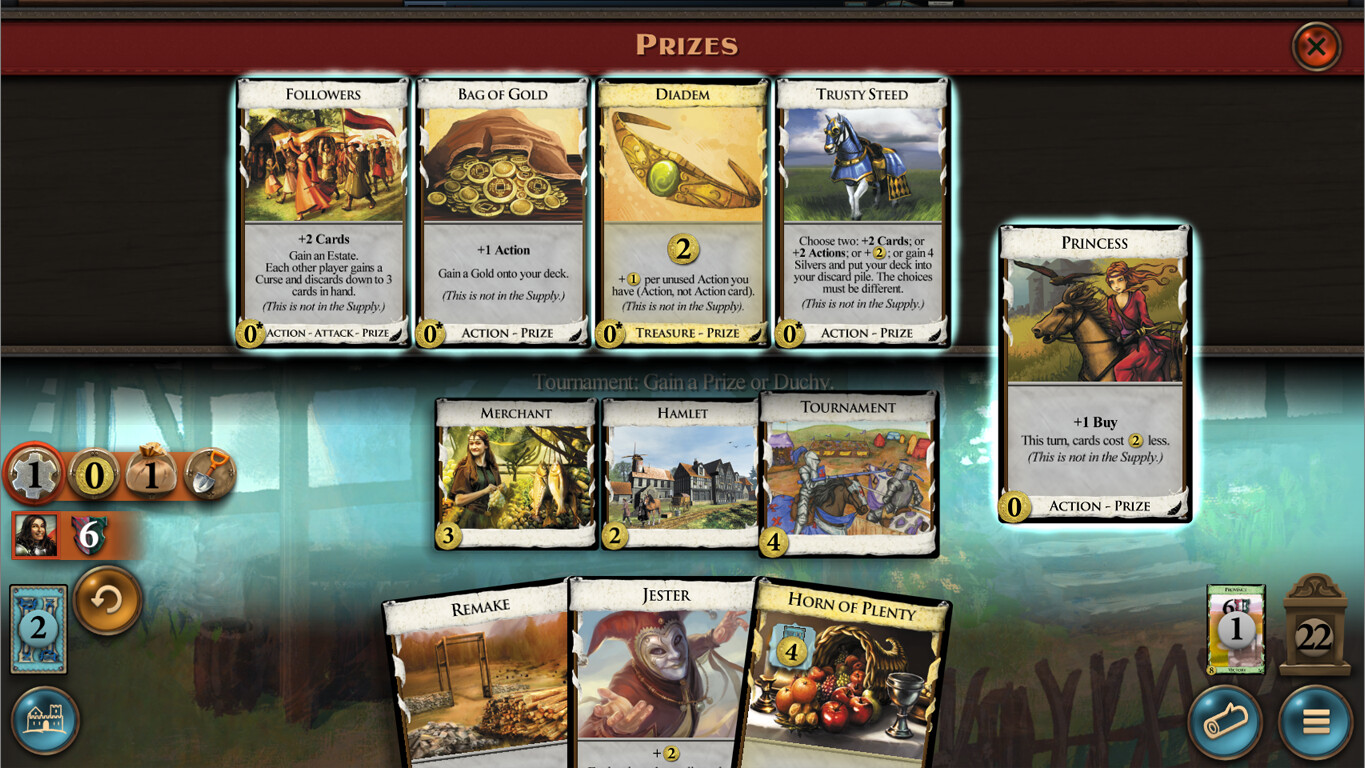Image resolution: width=1365 pixels, height=768 pixels.
Task: Click the undo arrow button
Action: pos(107,601)
